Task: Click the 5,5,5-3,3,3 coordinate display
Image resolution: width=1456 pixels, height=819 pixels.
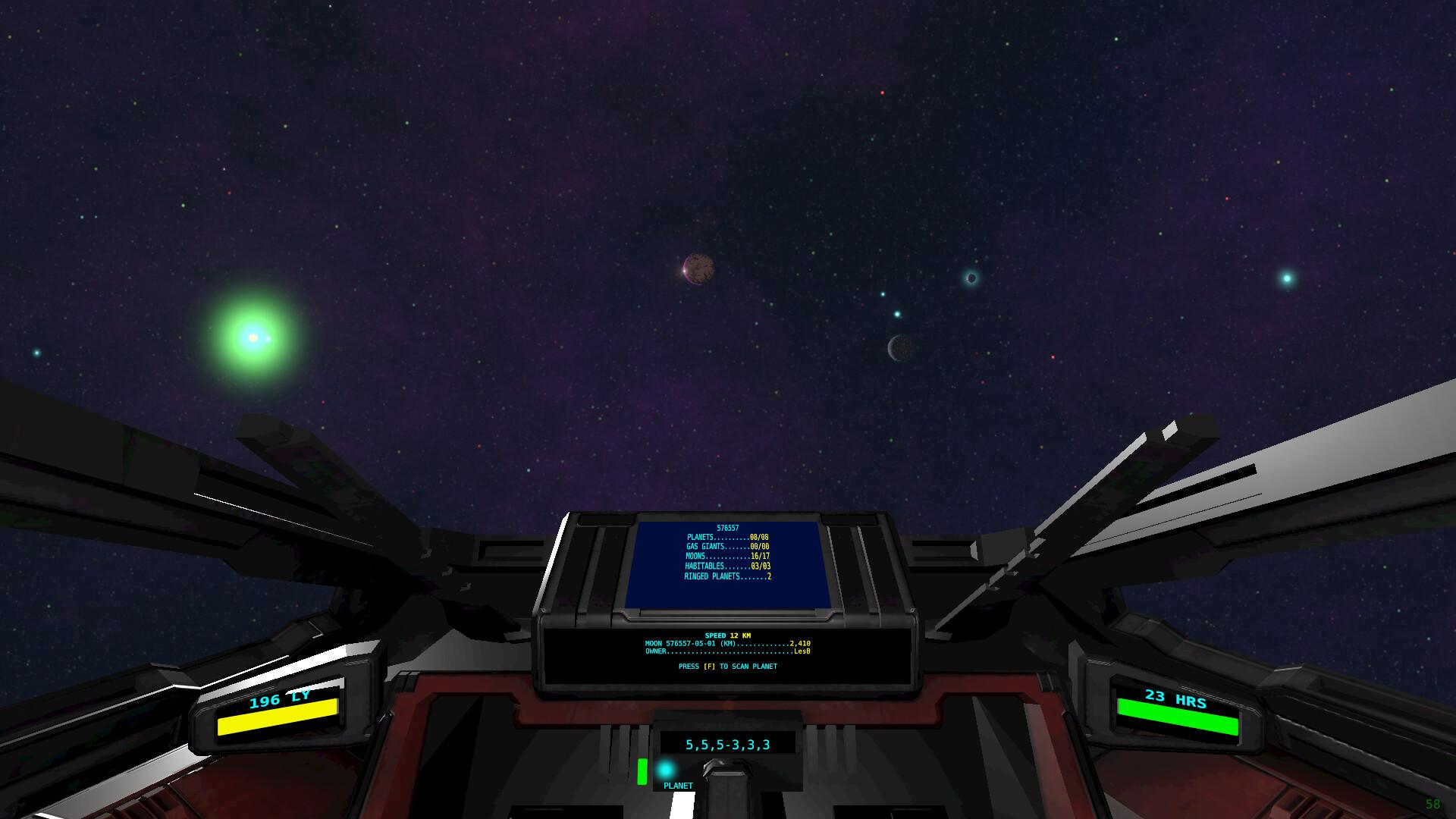Action: 727,744
